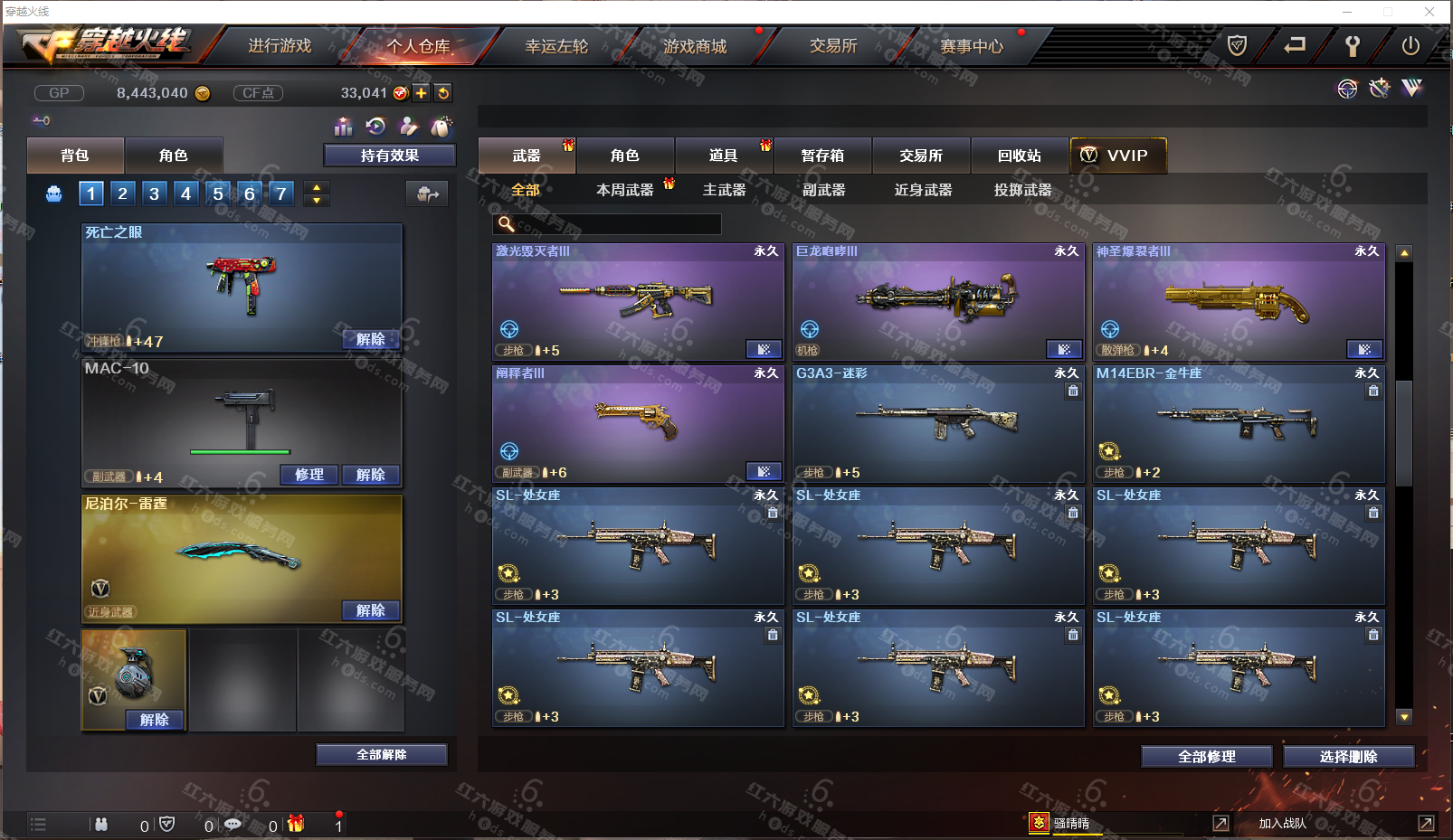Switch to the 角色 tab beside 背包
Image resolution: width=1453 pixels, height=840 pixels.
[x=173, y=156]
